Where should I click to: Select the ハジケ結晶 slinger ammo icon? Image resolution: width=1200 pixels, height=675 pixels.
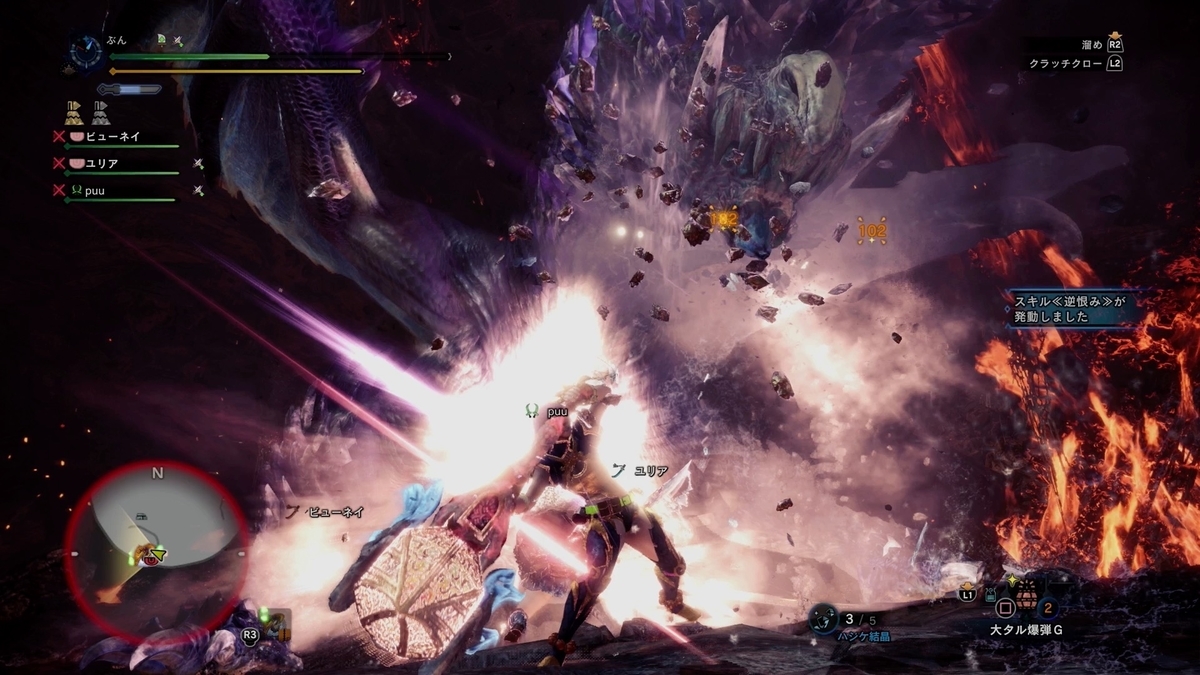[x=826, y=619]
